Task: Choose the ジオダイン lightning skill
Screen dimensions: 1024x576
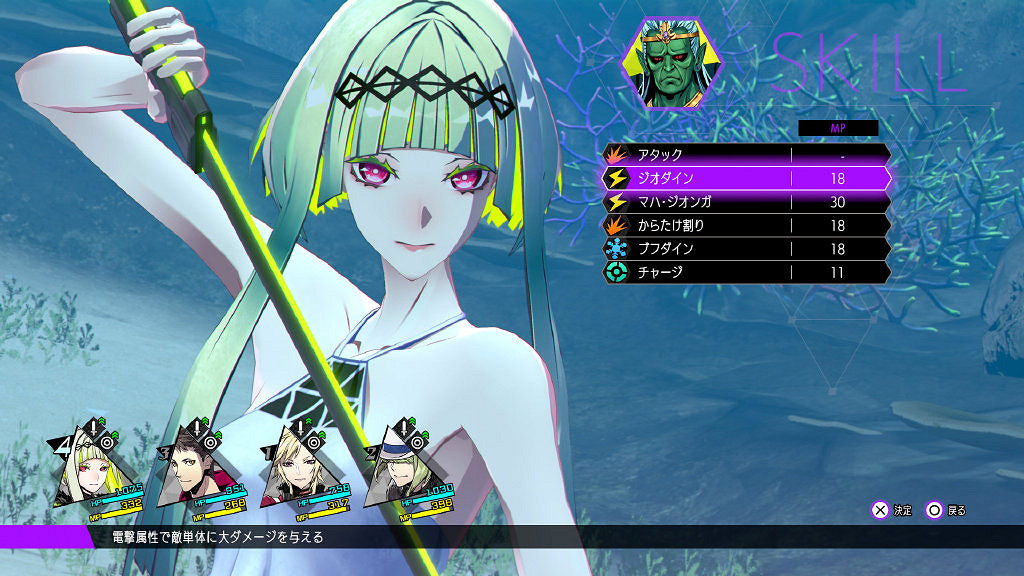Action: point(745,178)
